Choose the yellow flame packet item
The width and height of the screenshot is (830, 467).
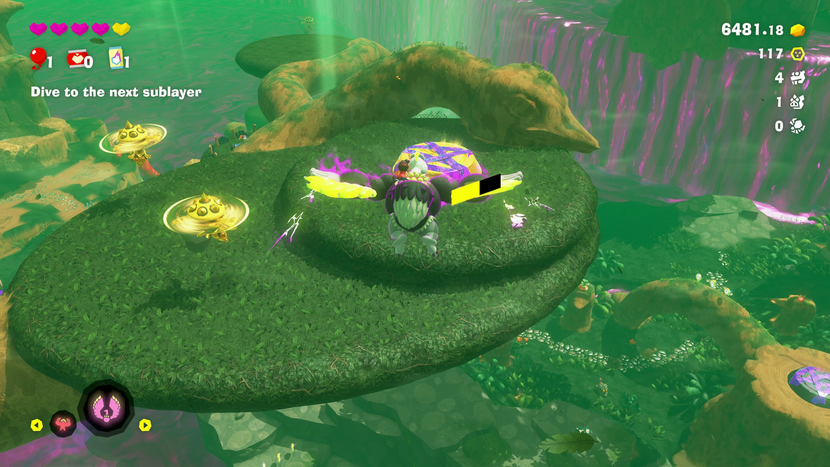click(x=115, y=59)
